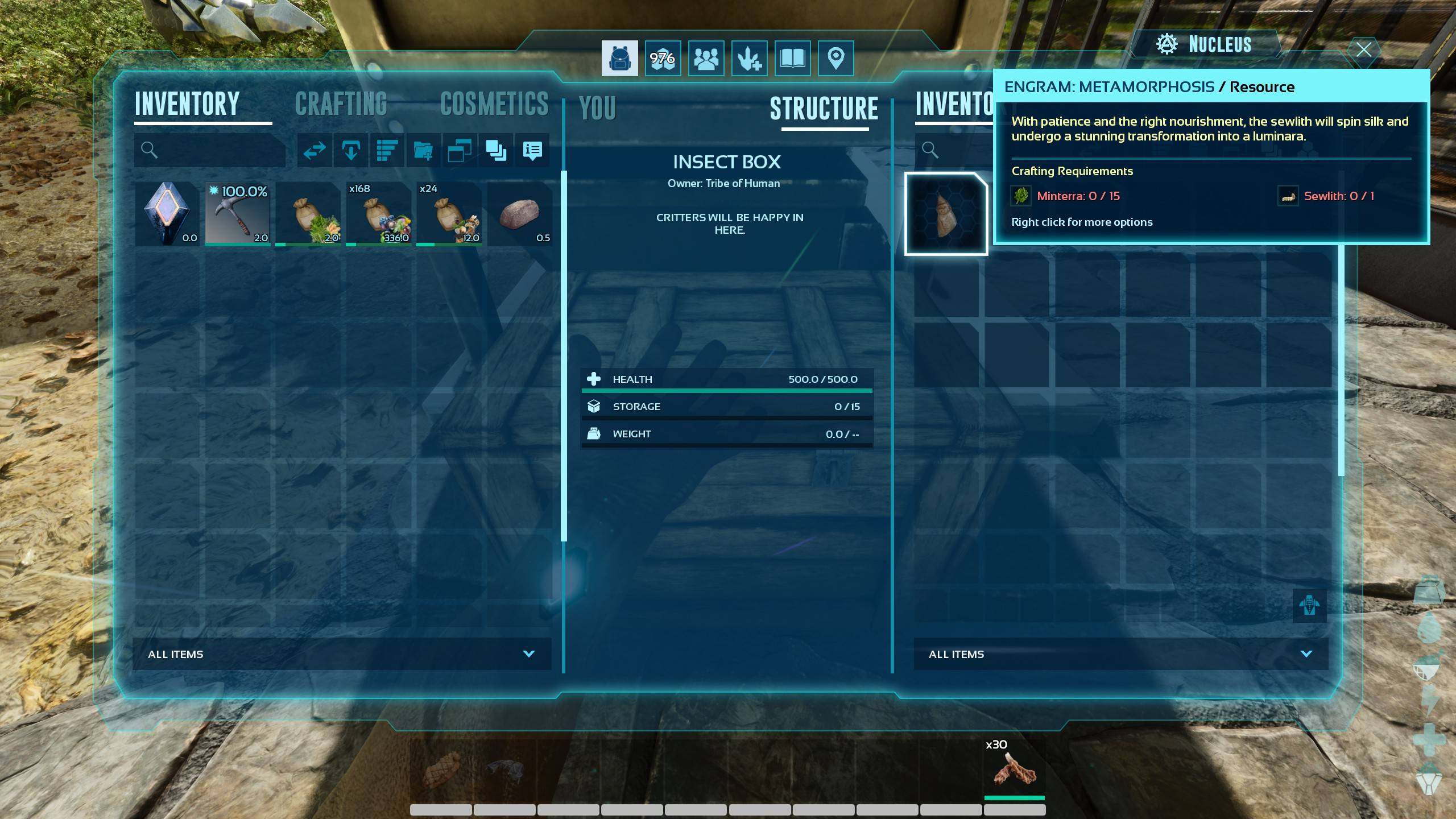Toggle item tooltips with the info button
1456x819 pixels.
point(532,150)
